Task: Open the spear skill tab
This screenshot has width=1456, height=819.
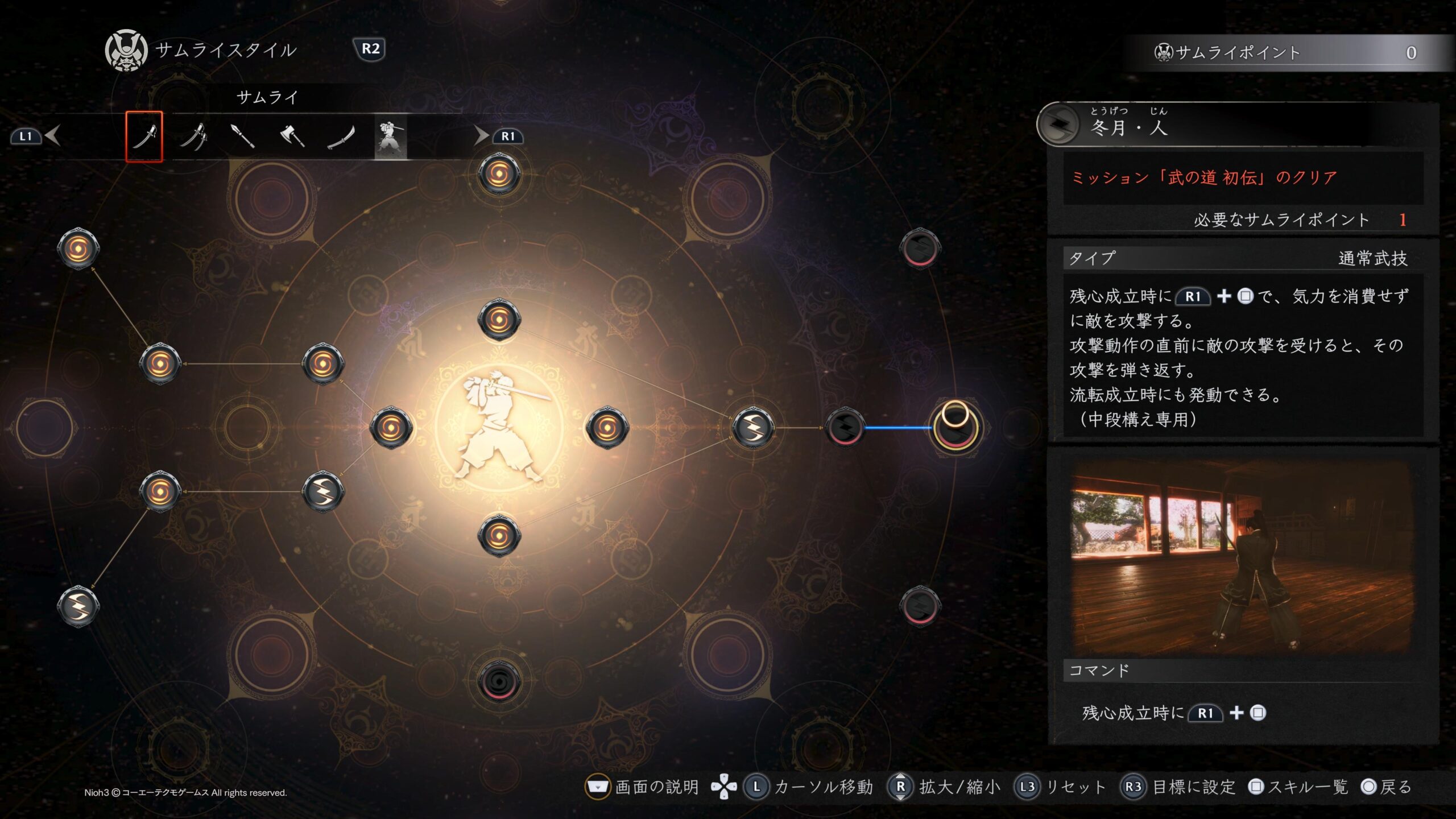Action: [x=243, y=136]
